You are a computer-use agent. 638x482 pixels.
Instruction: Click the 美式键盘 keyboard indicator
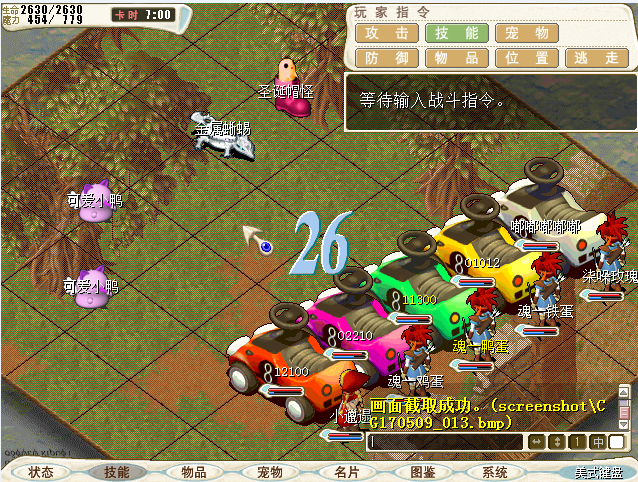coord(598,472)
